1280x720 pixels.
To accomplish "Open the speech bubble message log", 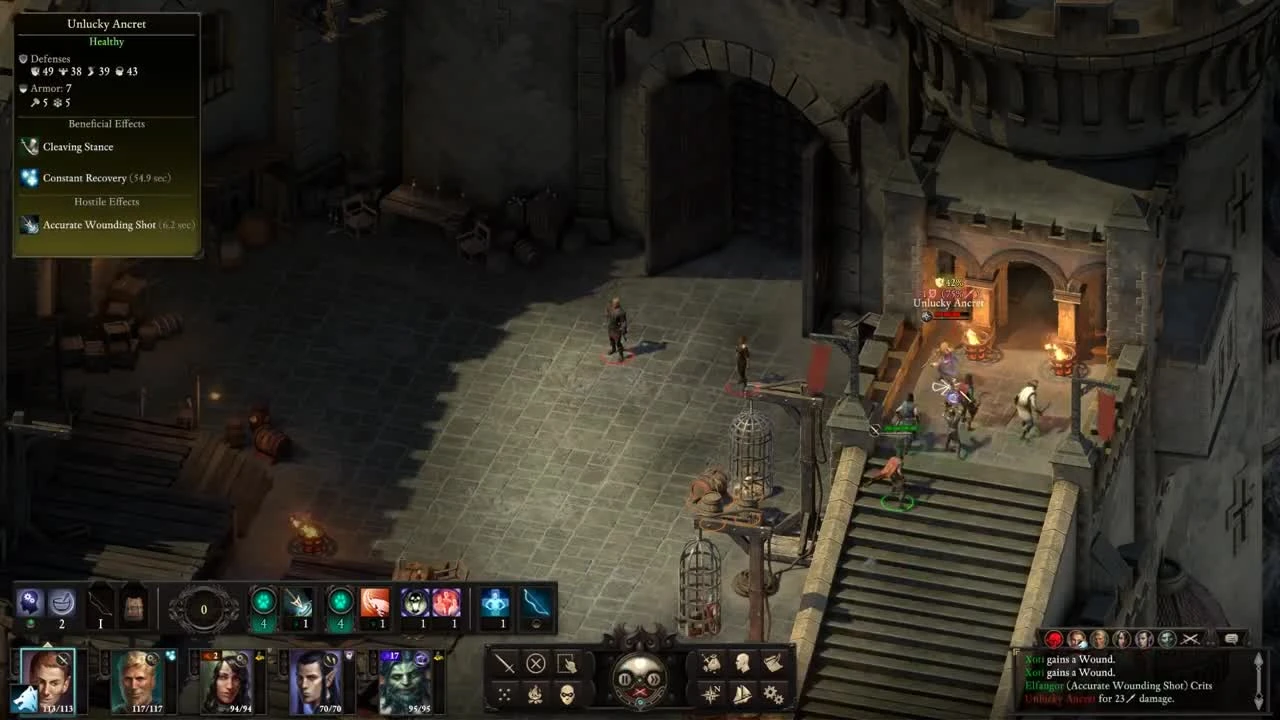I will tap(1231, 639).
